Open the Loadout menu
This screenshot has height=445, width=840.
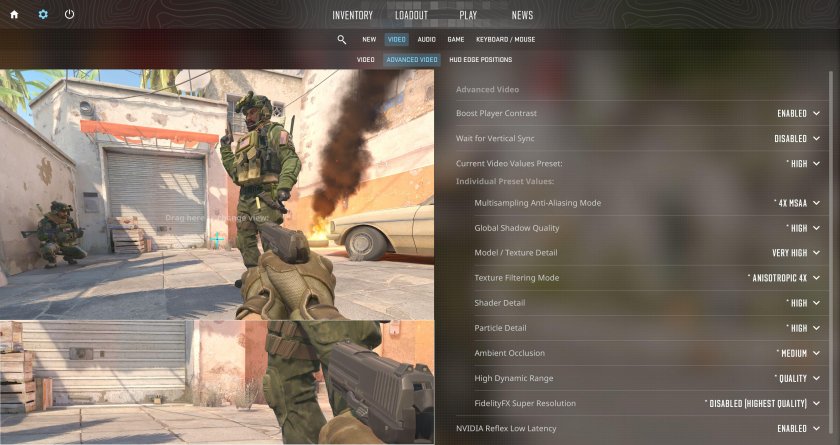(x=411, y=15)
